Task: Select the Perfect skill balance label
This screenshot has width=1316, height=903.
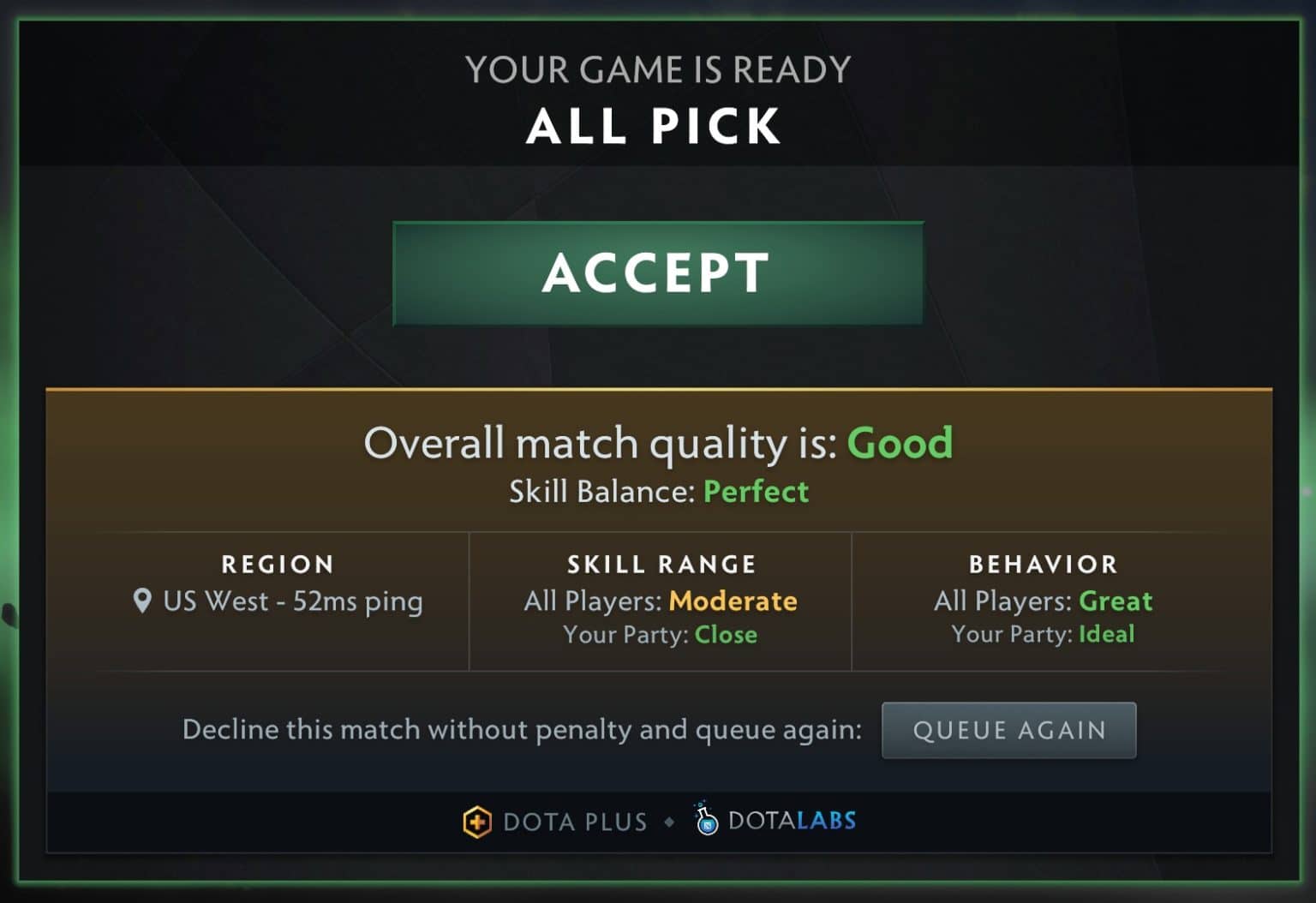Action: click(x=756, y=492)
